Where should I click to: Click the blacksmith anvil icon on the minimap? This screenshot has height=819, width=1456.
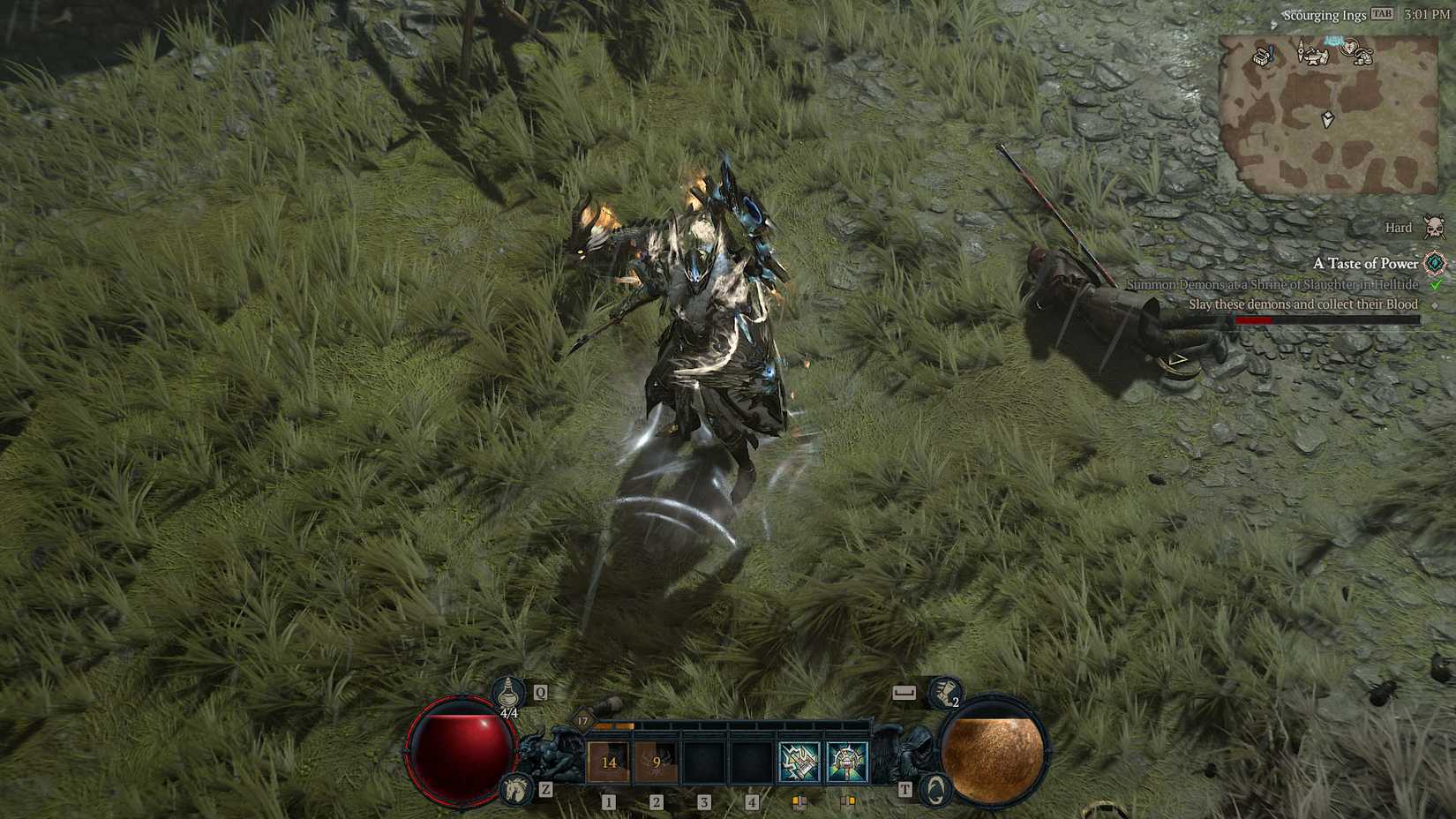(x=1316, y=56)
